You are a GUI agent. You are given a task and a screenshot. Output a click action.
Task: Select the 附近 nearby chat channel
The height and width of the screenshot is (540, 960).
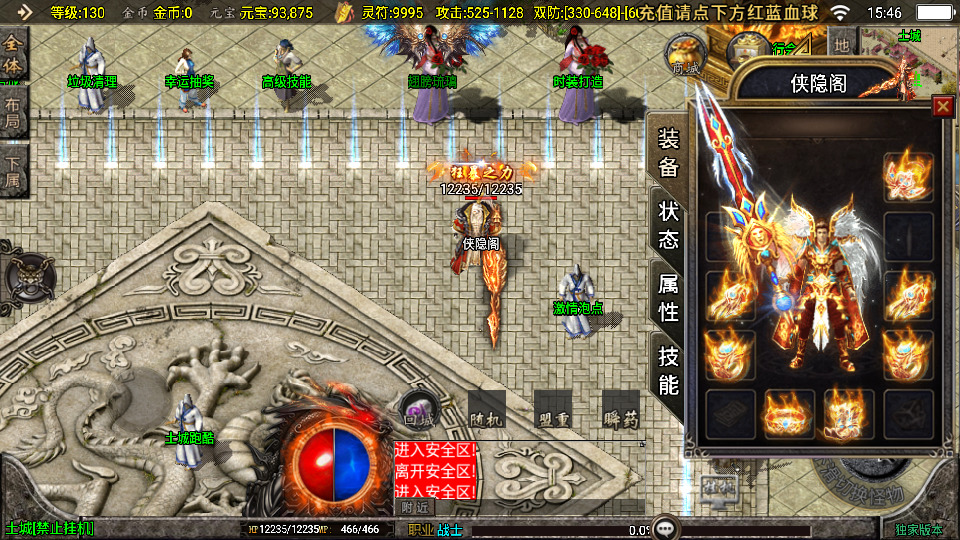point(414,507)
